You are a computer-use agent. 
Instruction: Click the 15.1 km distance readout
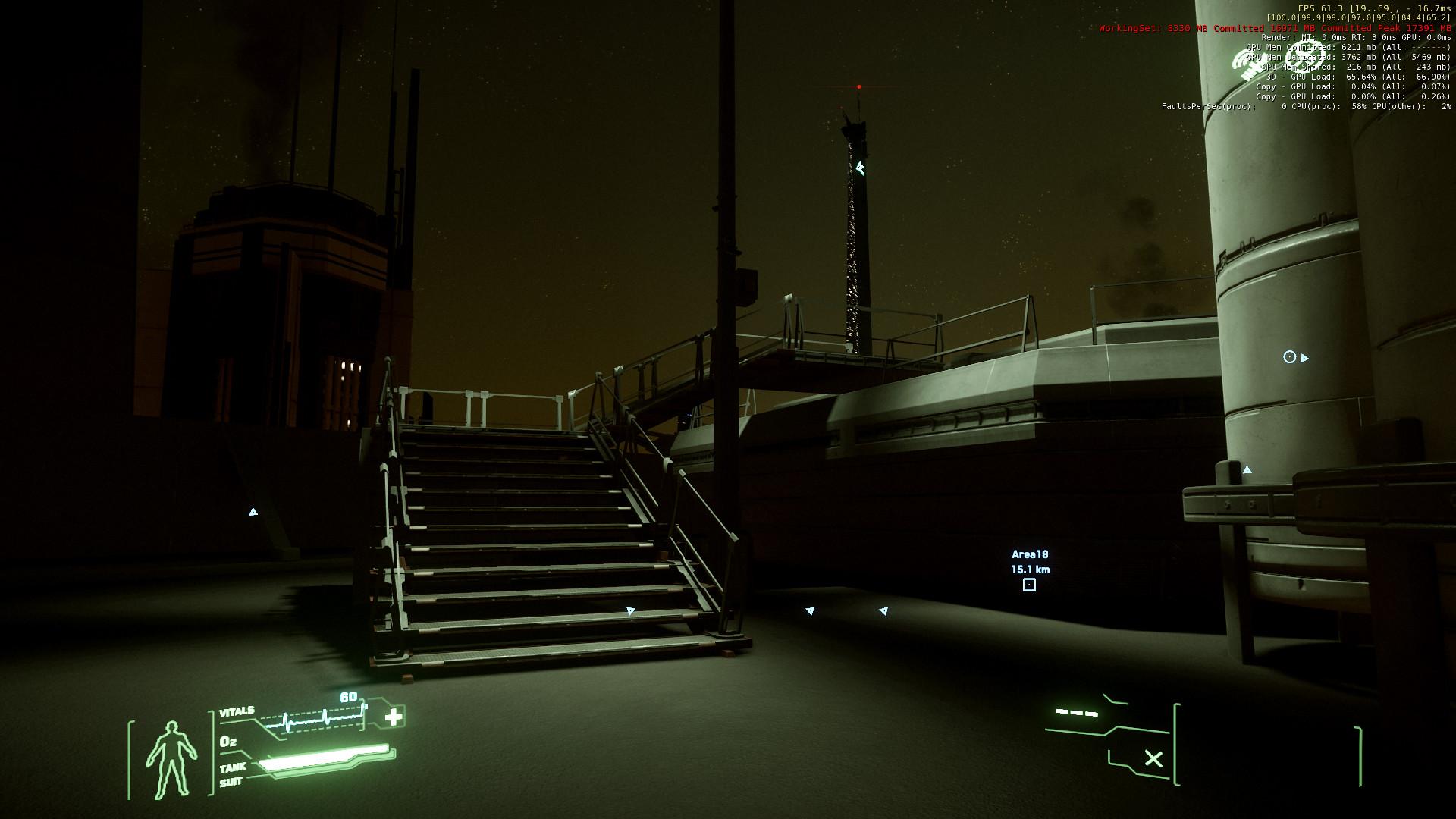pyautogui.click(x=1030, y=570)
